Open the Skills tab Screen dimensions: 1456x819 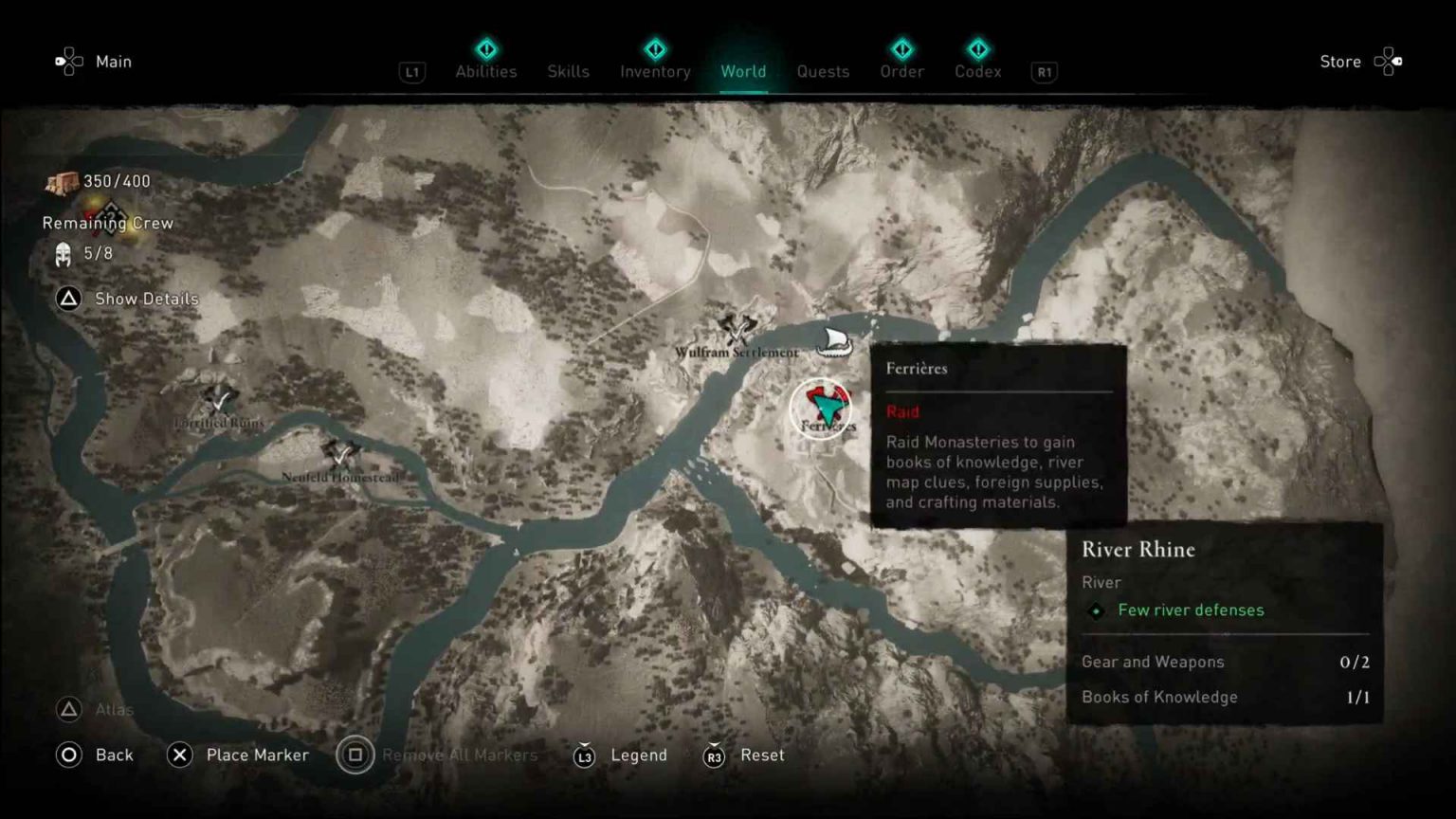coord(568,69)
